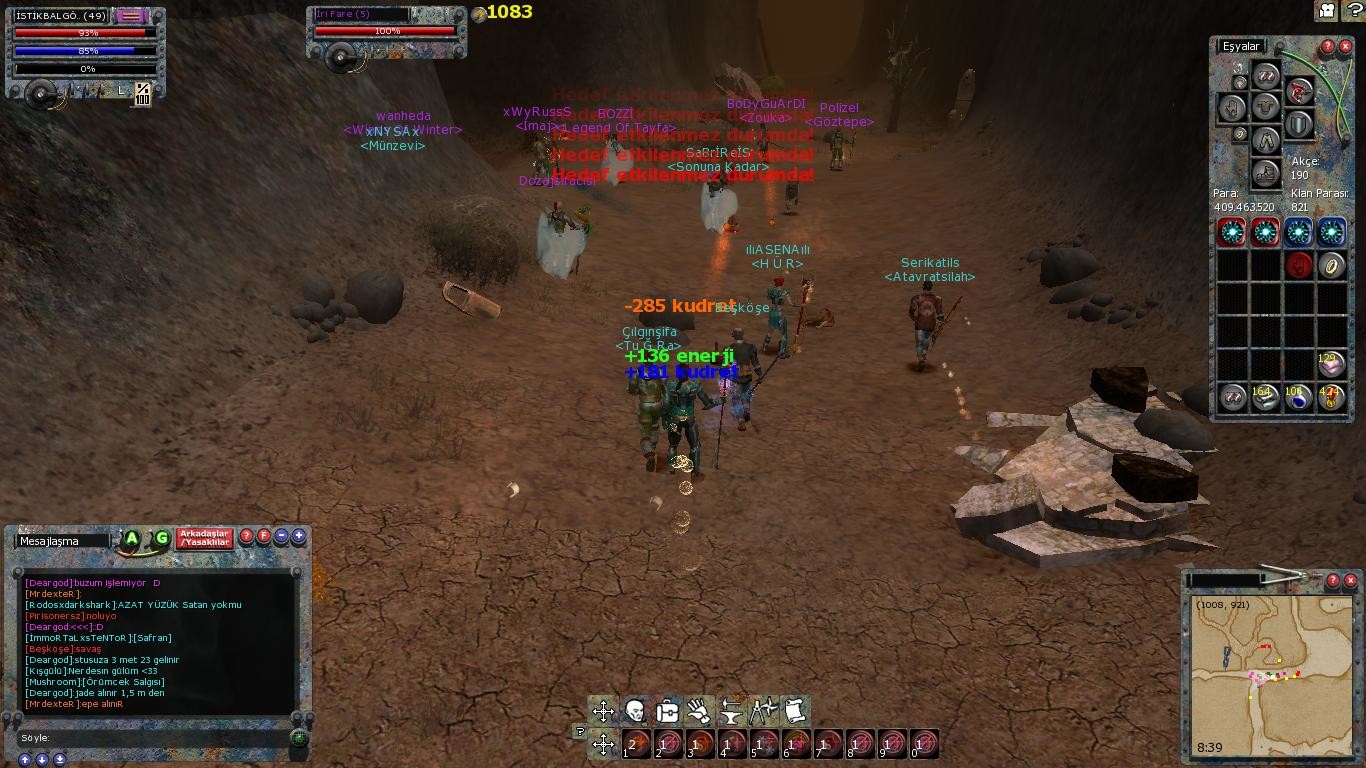Click the anvil and hammer crafting icon

[x=731, y=711]
